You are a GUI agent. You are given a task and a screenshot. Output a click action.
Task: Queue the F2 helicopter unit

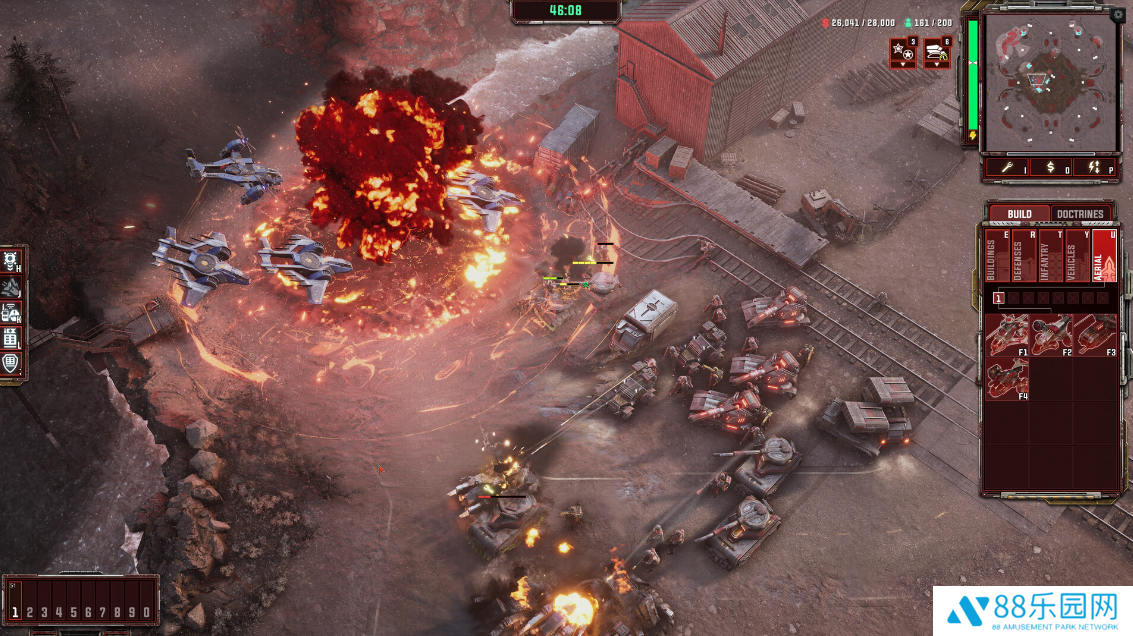(1051, 335)
